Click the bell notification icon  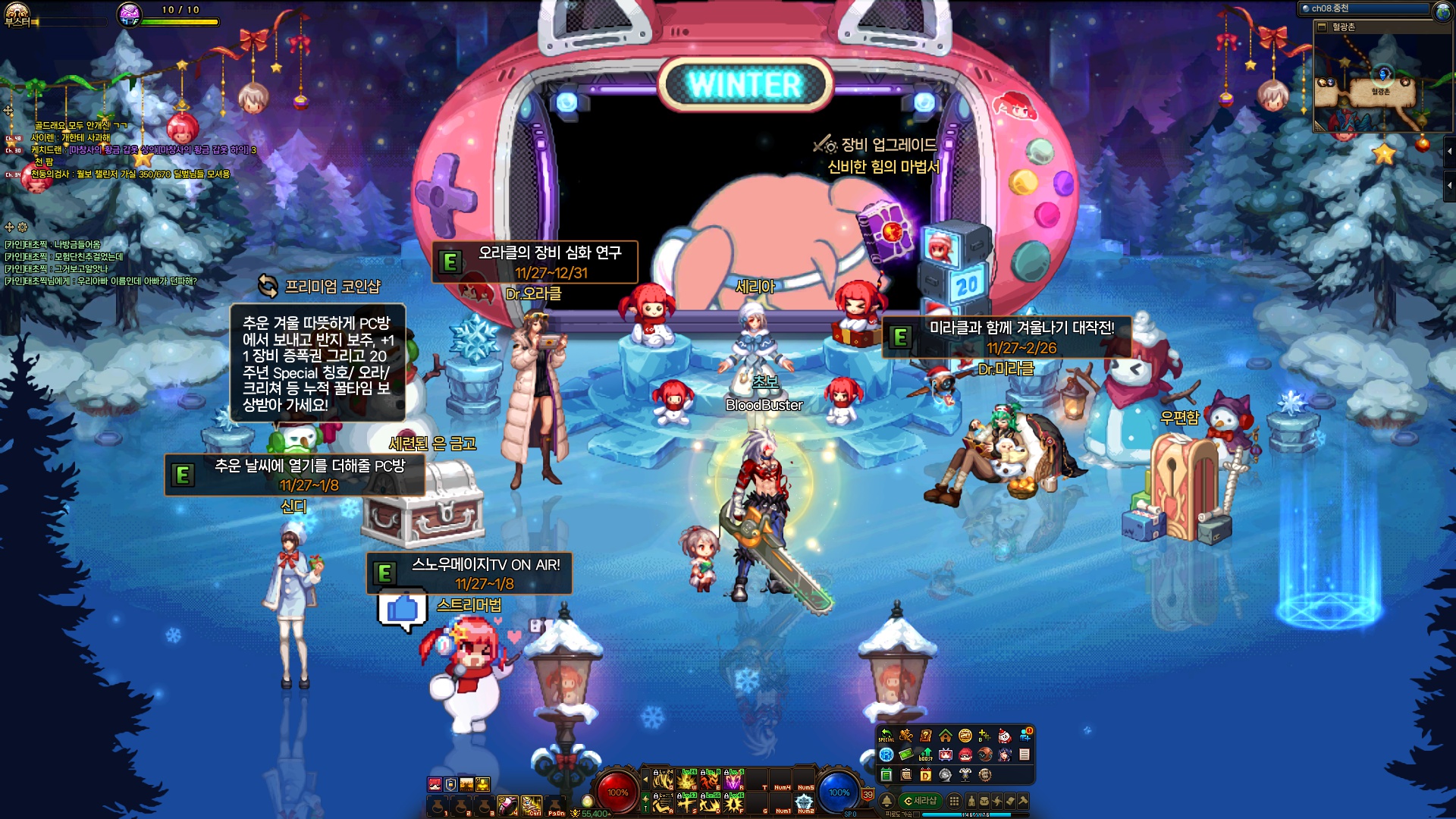pos(886,801)
